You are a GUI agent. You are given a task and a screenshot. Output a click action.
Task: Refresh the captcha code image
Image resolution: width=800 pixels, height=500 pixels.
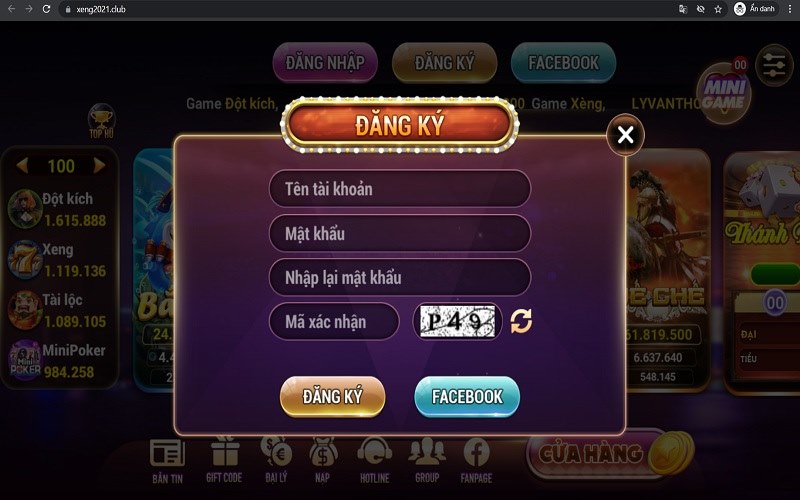521,321
